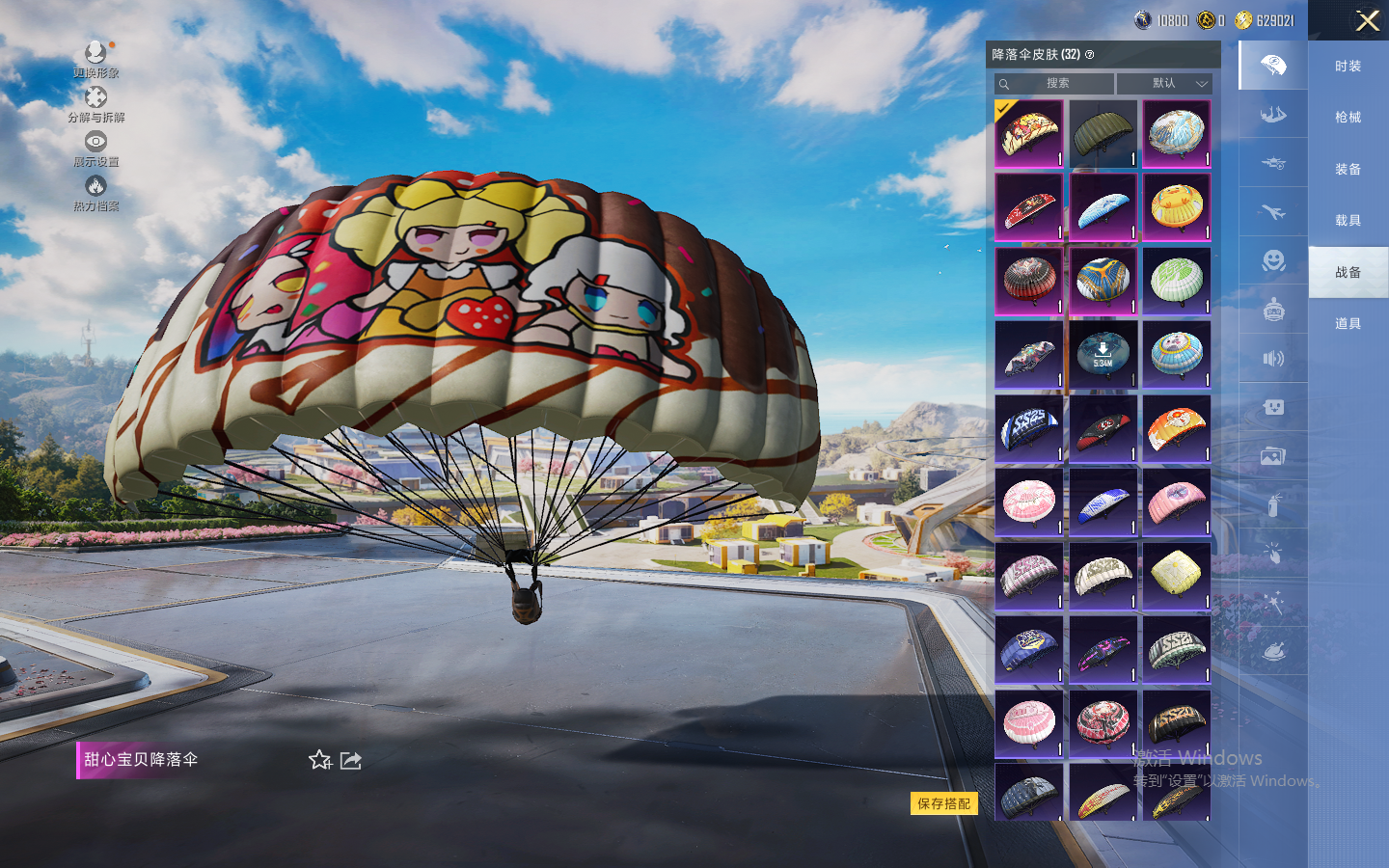Open 展示设置 display settings
The image size is (1389, 868).
(x=95, y=148)
